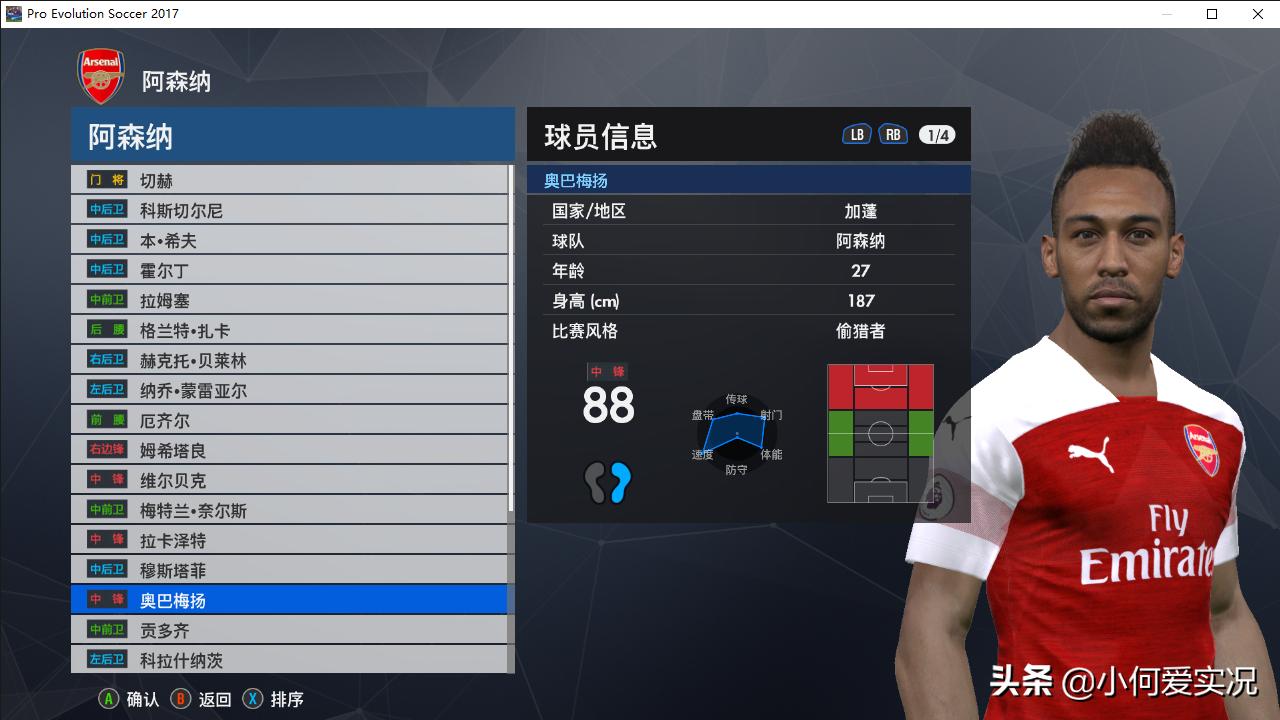
Task: Click the PES application icon in title bar
Action: 12,14
